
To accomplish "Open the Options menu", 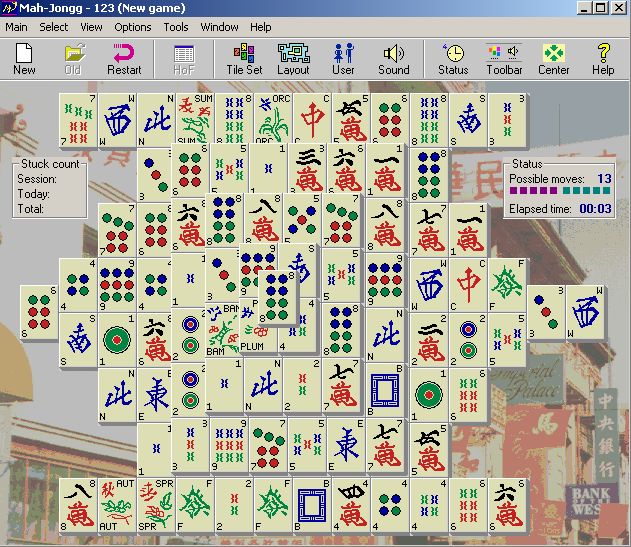I will [133, 27].
